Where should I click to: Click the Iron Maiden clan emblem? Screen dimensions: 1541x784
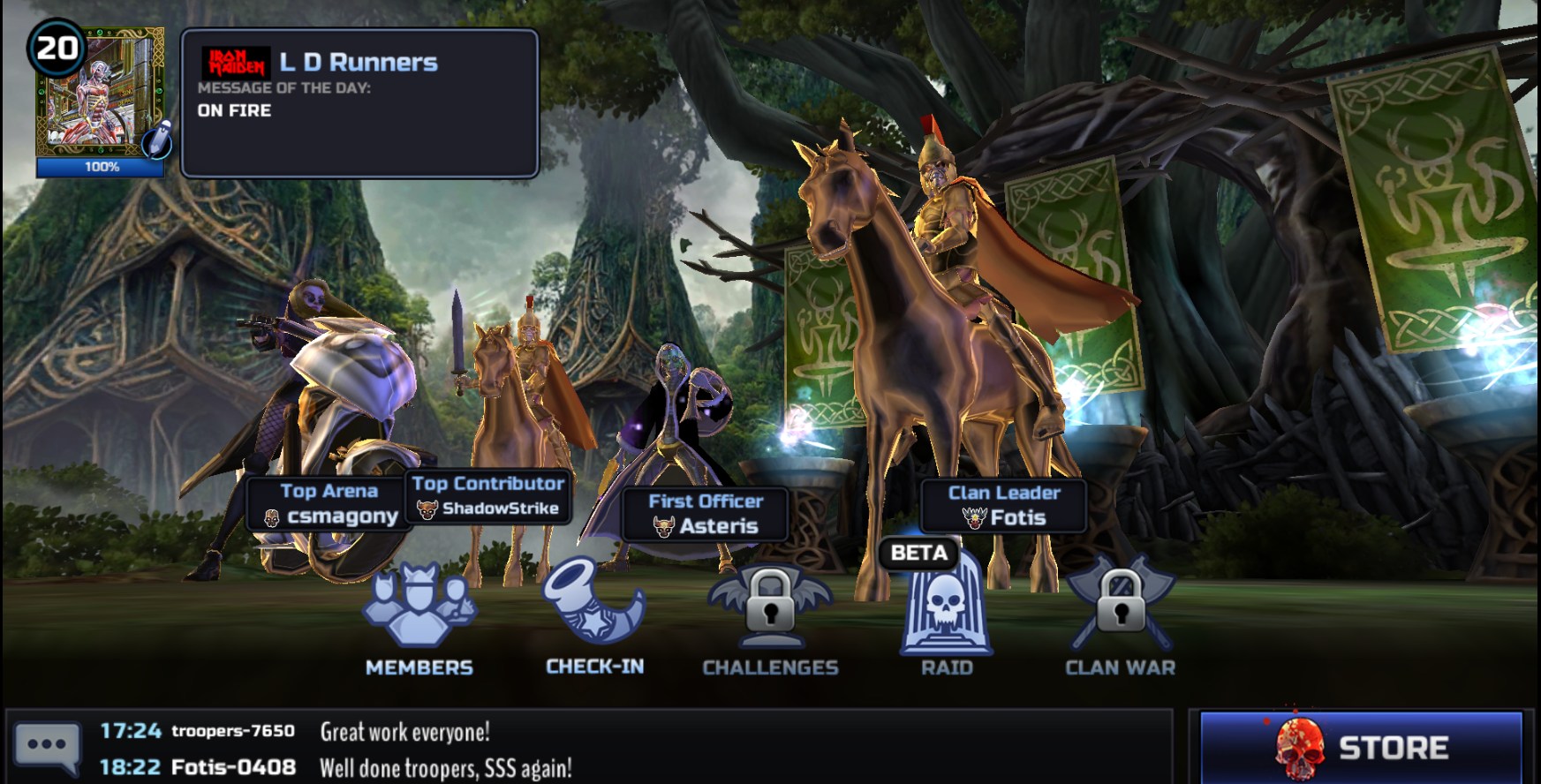click(237, 61)
